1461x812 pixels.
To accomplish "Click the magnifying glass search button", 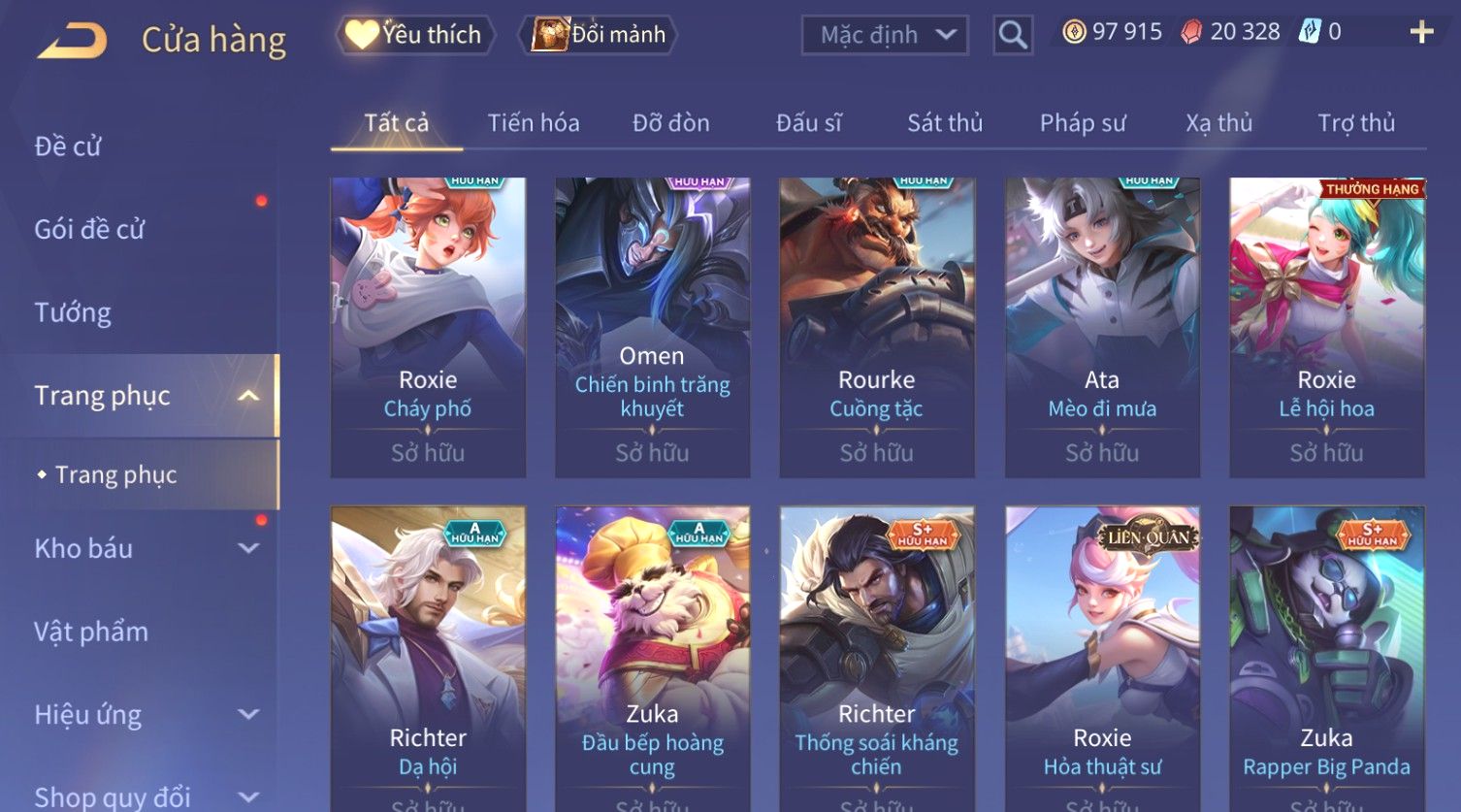I will pos(1012,36).
